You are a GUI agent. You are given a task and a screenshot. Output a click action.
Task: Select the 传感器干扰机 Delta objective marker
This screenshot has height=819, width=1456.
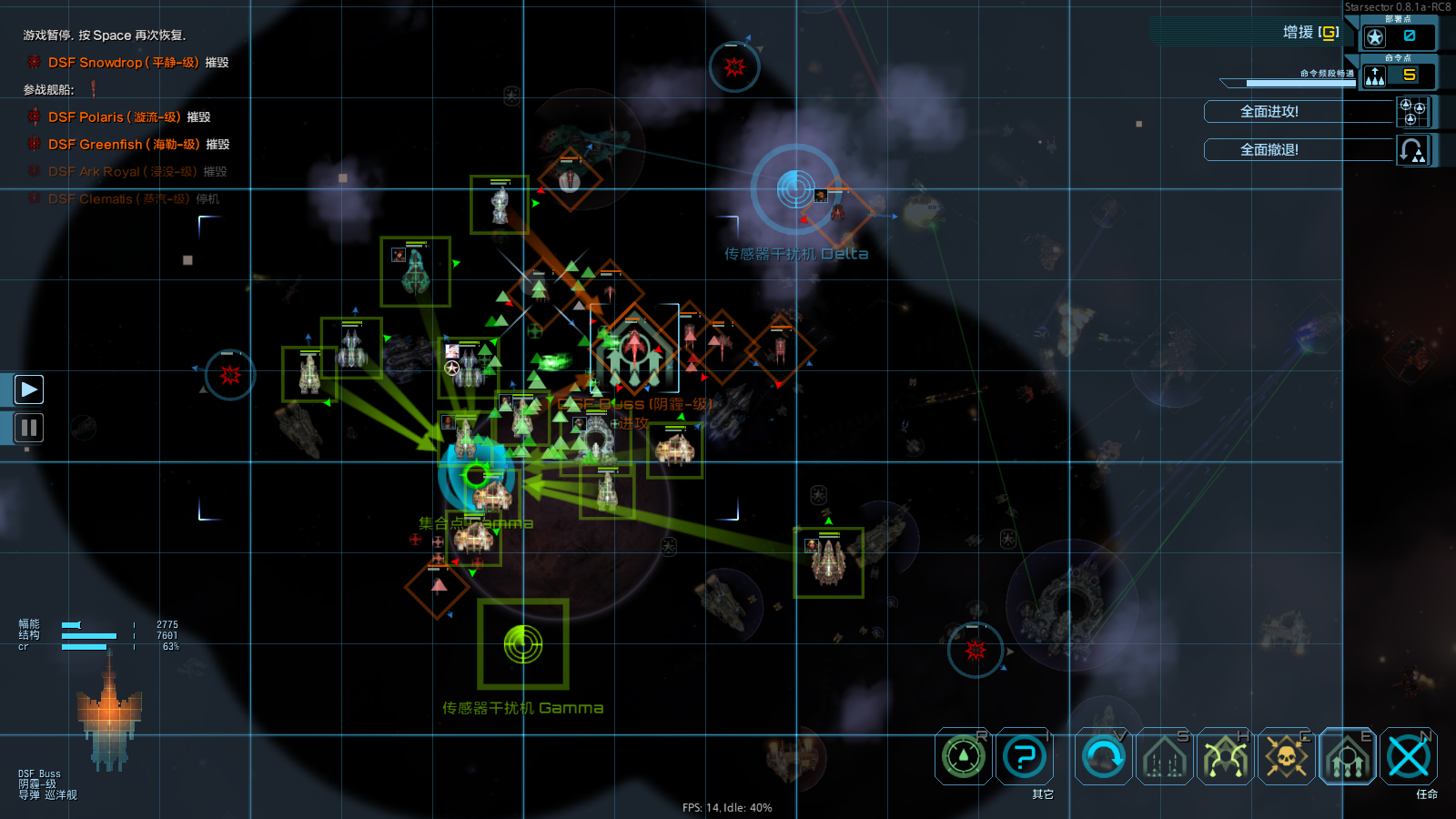[795, 188]
